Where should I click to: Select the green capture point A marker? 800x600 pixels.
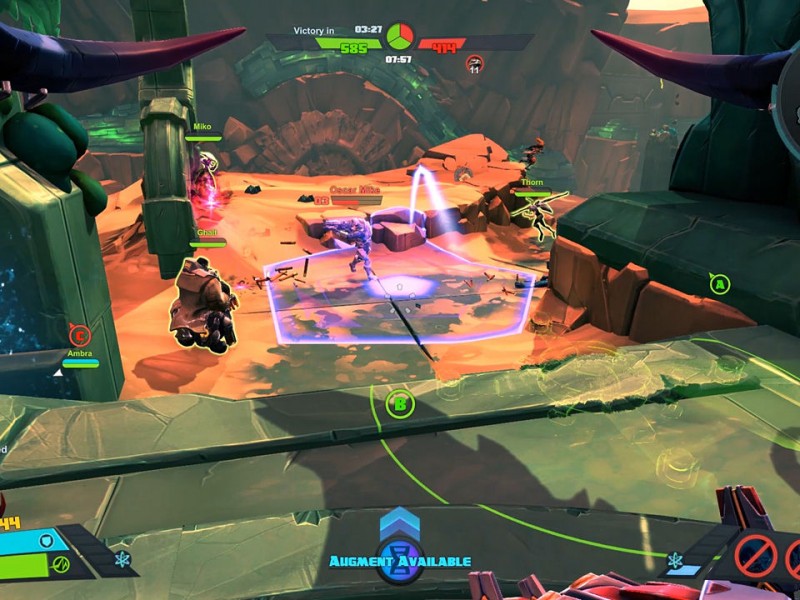(x=718, y=284)
